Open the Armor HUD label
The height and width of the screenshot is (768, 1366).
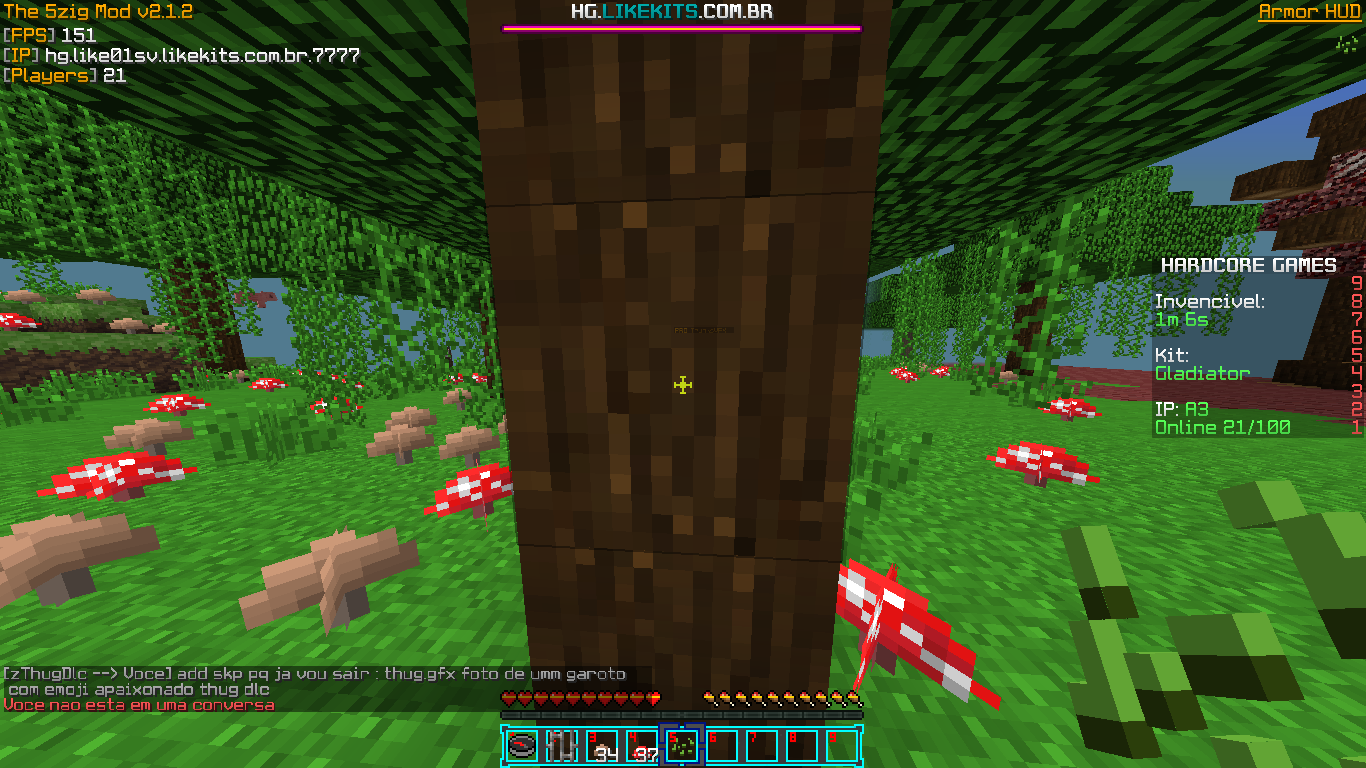click(1309, 12)
